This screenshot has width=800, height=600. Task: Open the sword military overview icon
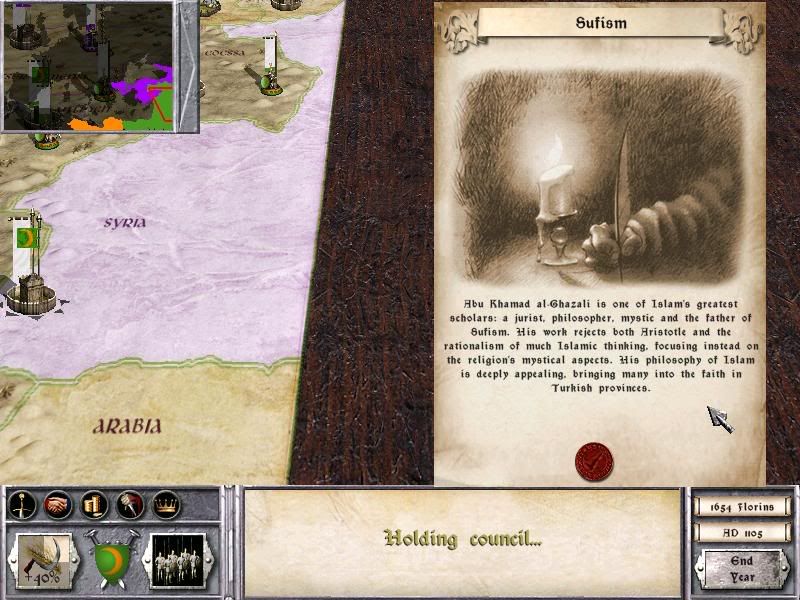[22, 506]
